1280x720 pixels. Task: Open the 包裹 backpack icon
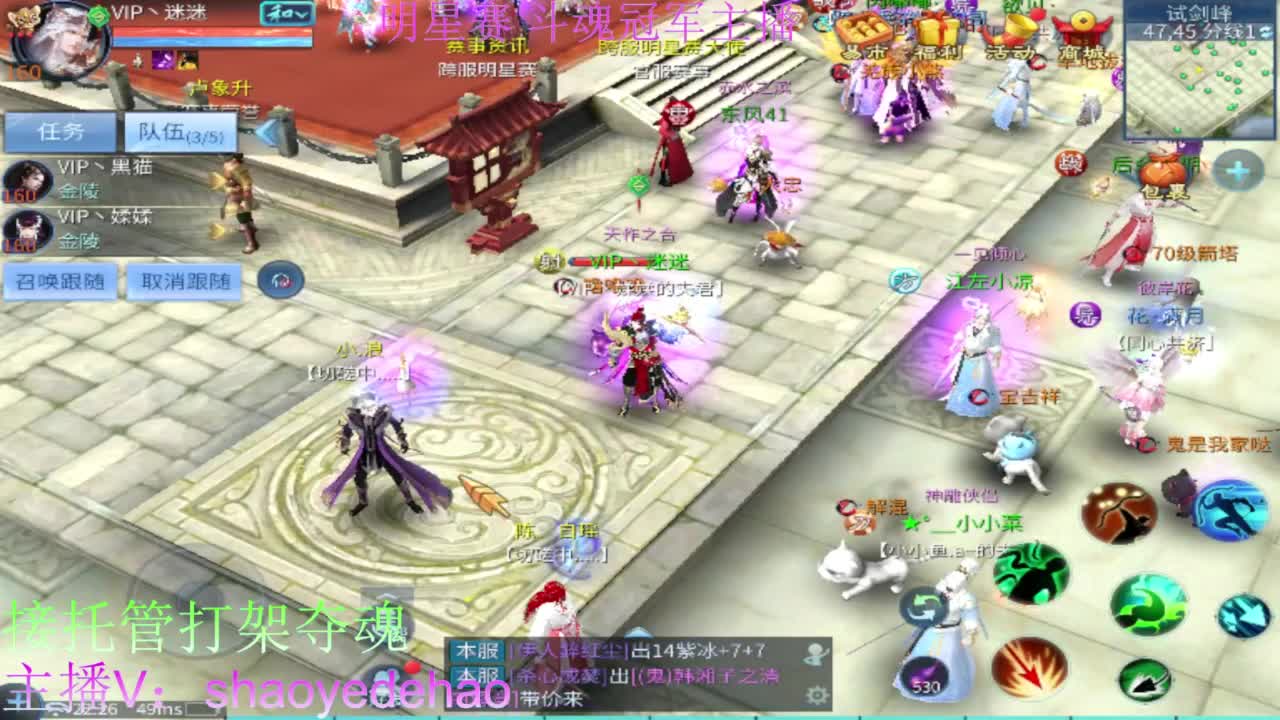click(1165, 170)
